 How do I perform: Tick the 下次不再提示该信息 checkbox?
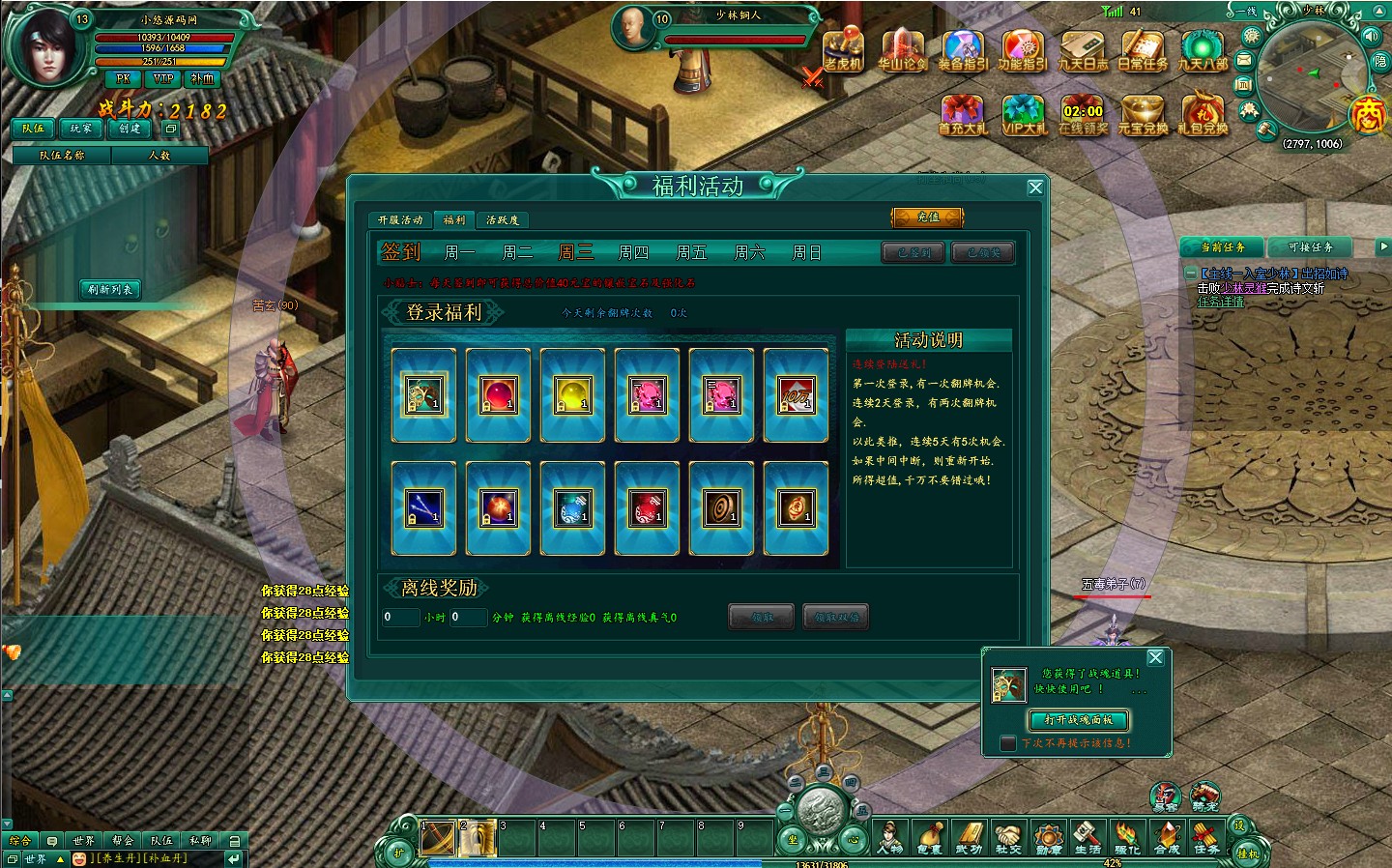(x=1008, y=743)
